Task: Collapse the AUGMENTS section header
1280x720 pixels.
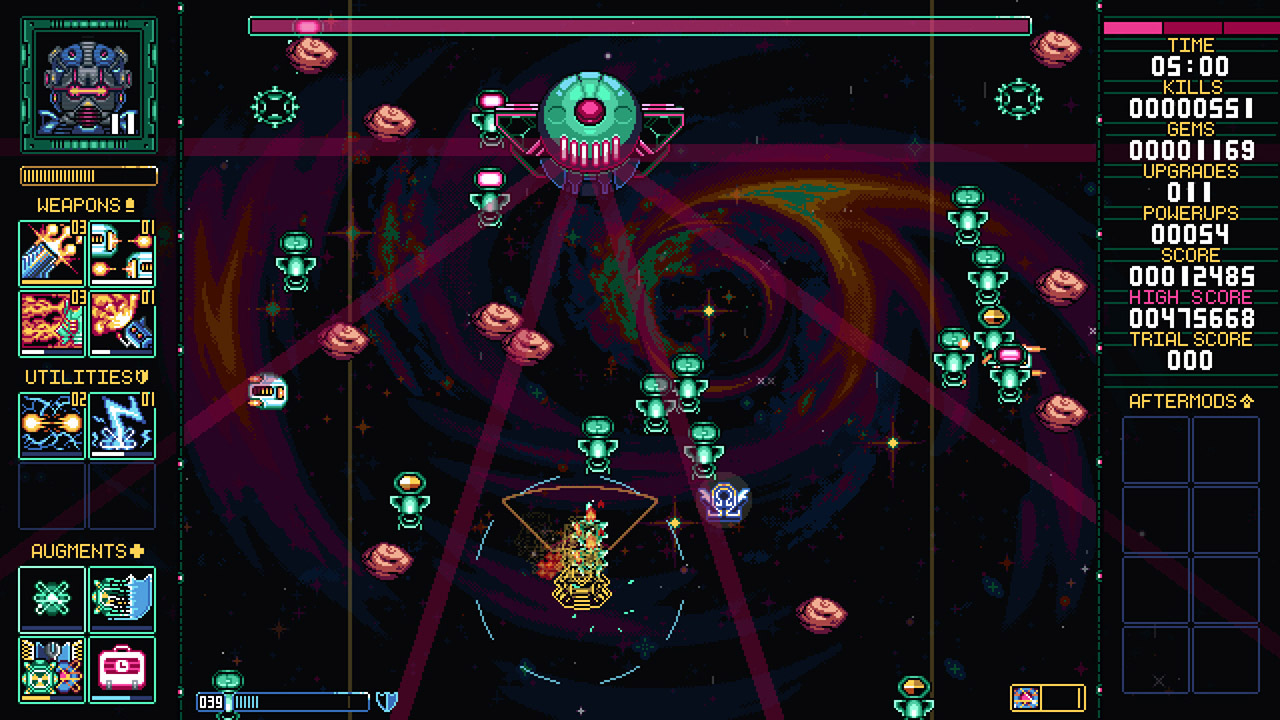Action: click(75, 550)
